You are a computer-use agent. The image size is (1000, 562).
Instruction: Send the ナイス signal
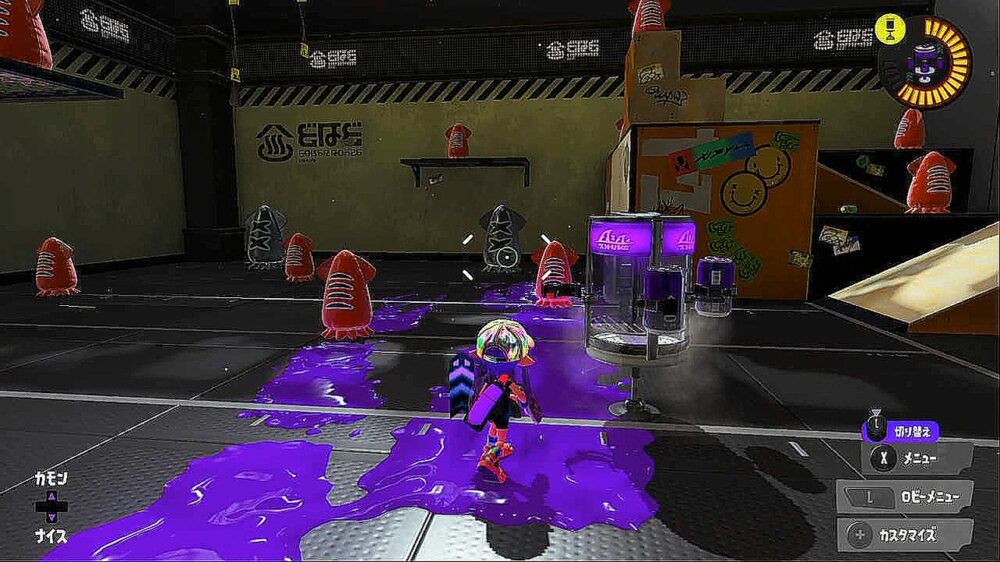pos(51,535)
